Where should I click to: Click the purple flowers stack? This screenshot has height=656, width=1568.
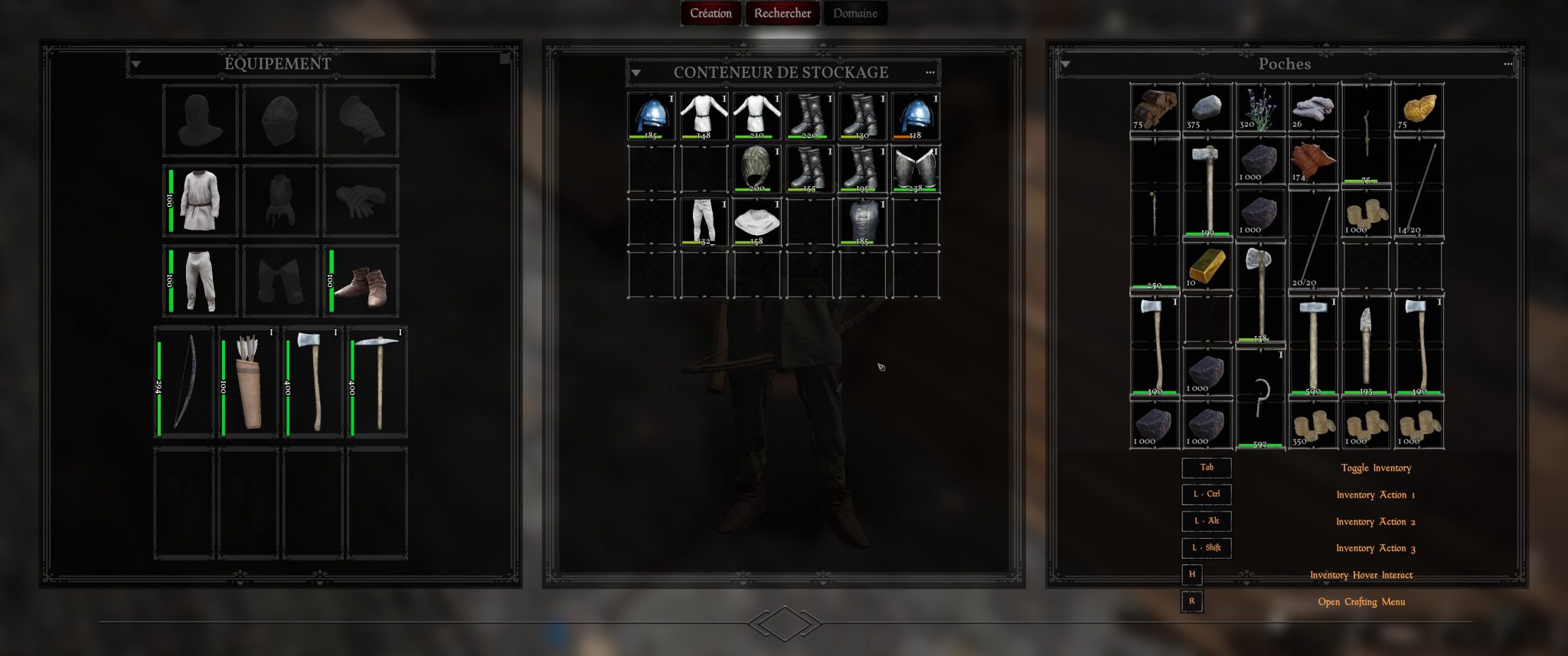[x=1259, y=108]
